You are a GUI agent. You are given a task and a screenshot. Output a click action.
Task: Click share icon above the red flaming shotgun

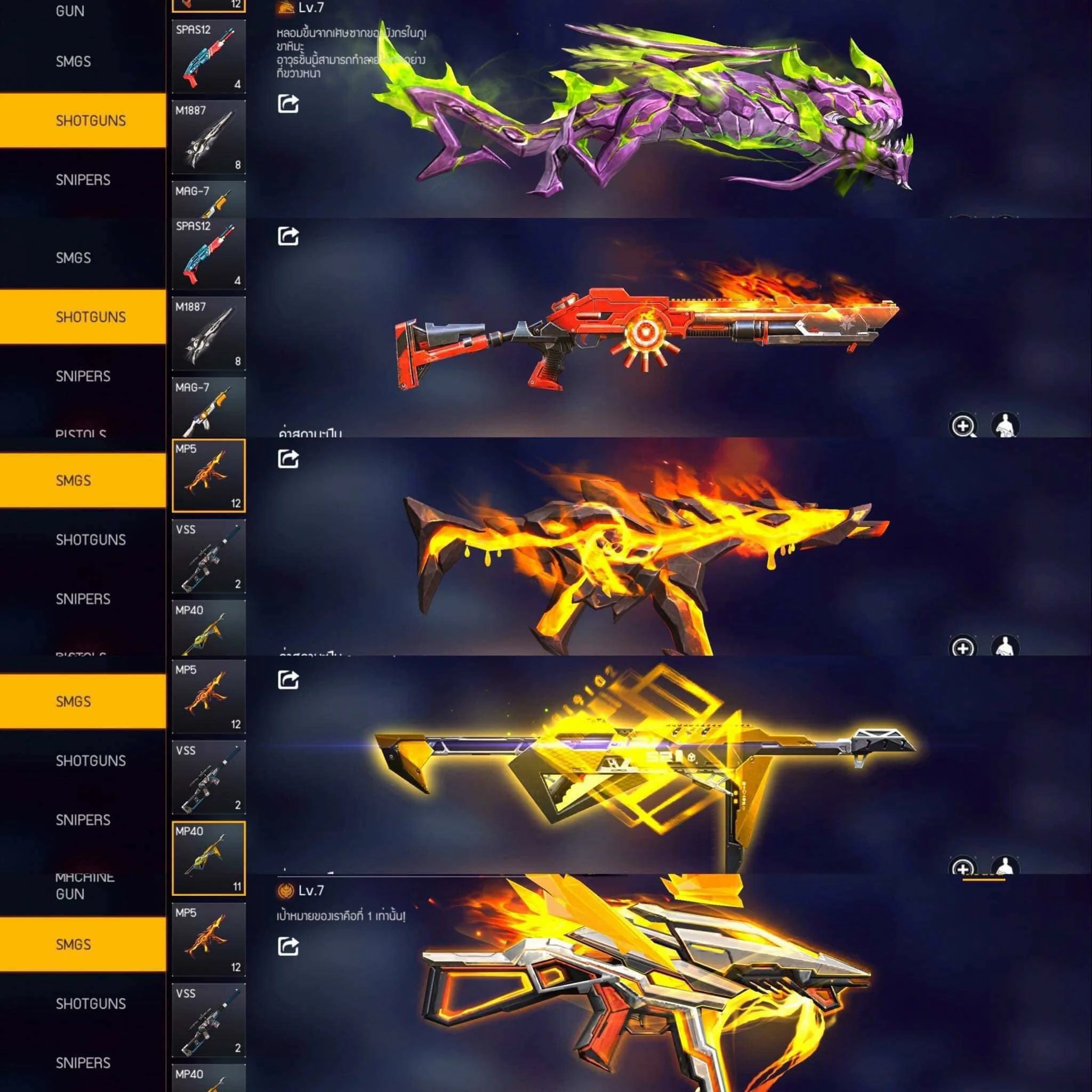coord(288,236)
